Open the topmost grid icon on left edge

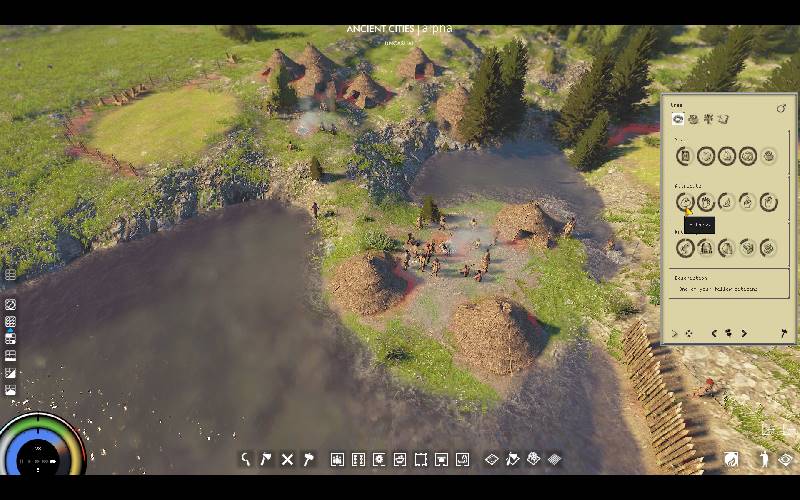pos(10,275)
